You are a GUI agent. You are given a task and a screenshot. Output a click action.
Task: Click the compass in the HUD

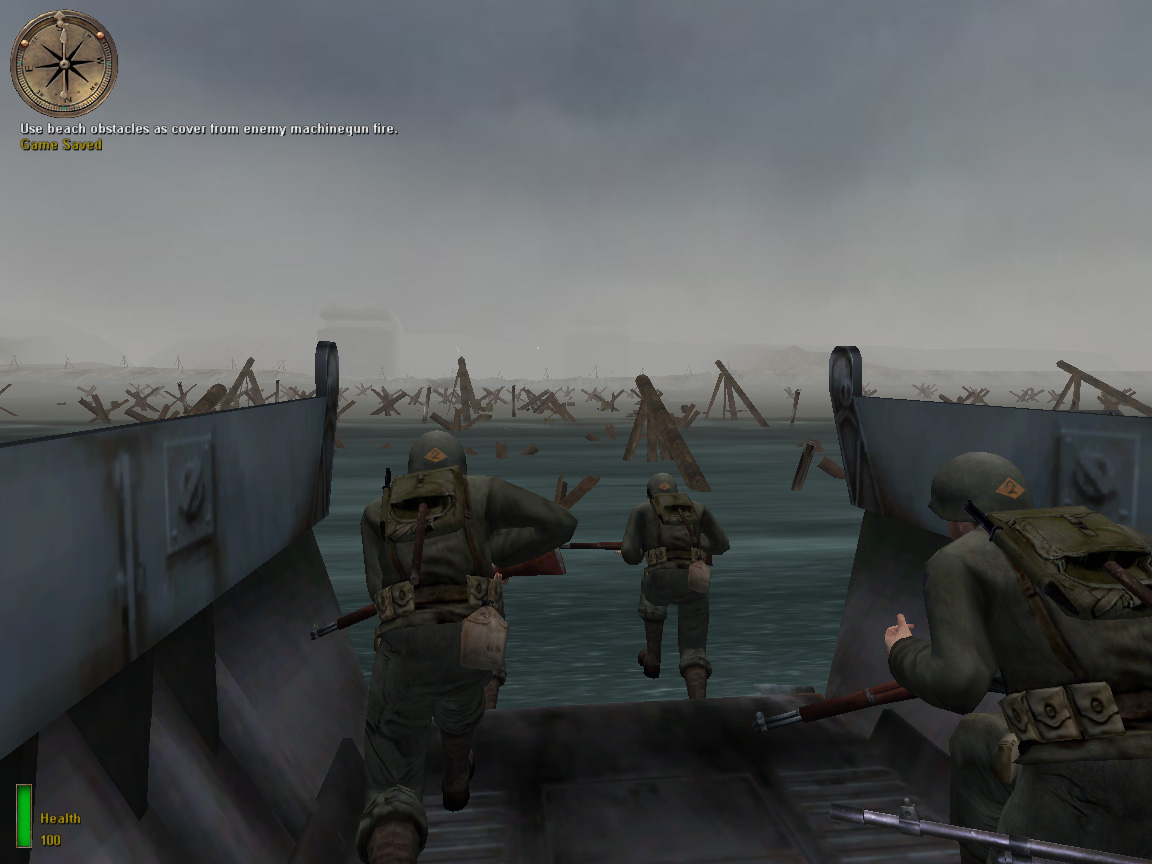[64, 64]
